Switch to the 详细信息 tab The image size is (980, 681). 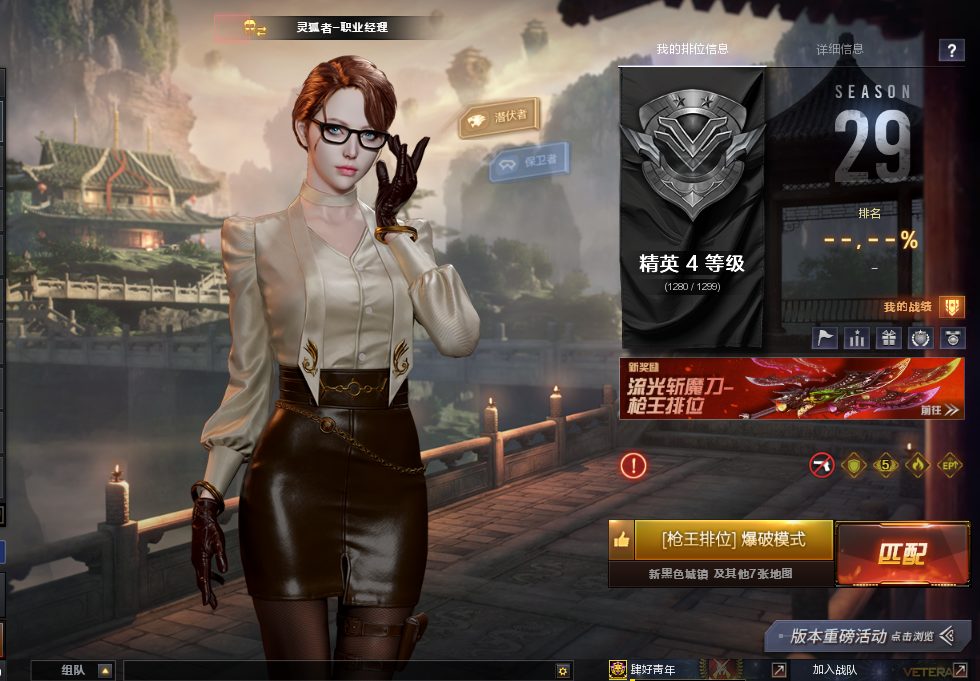tap(839, 49)
